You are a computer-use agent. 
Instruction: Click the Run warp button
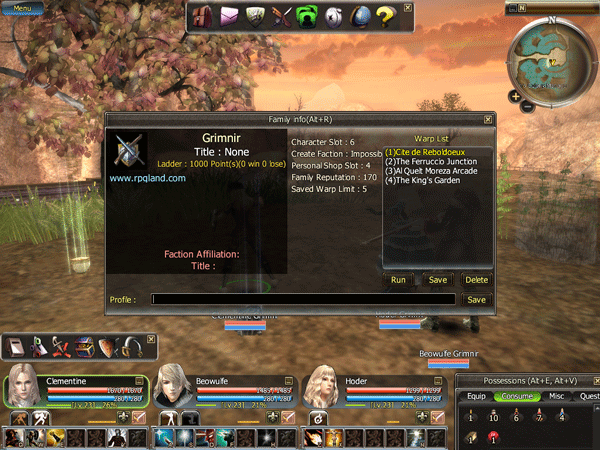point(398,280)
